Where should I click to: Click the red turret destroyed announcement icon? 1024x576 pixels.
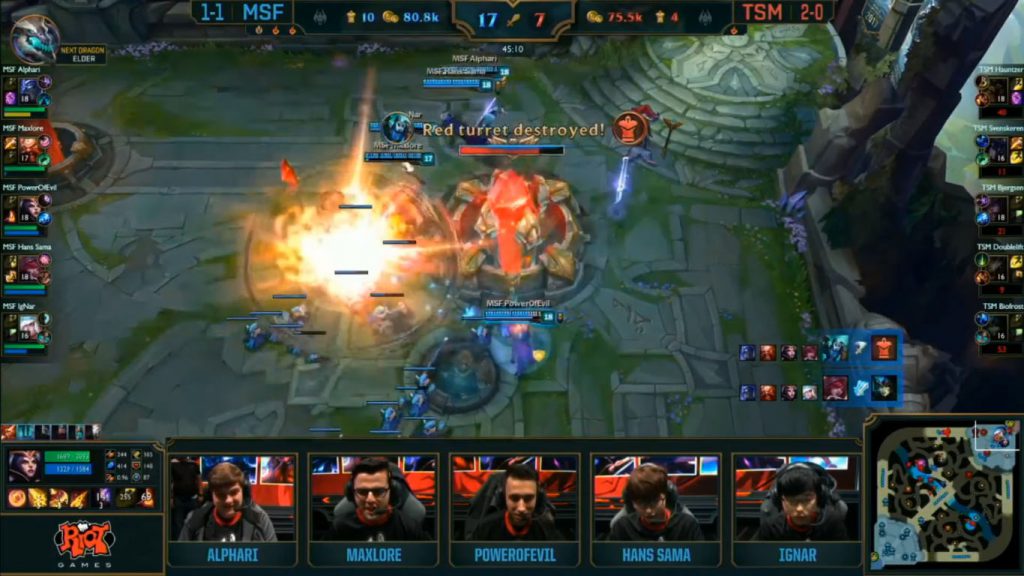(x=629, y=129)
